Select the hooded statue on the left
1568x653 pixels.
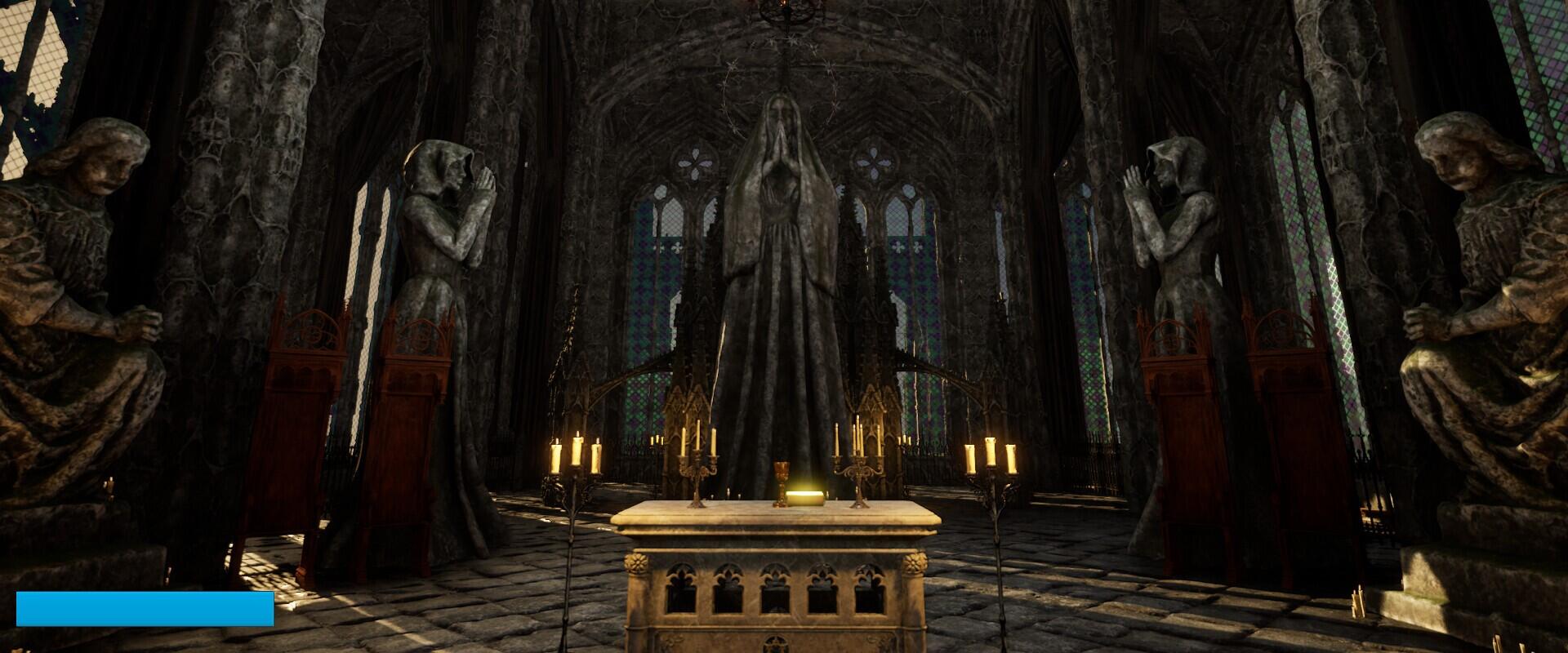[x=441, y=286]
